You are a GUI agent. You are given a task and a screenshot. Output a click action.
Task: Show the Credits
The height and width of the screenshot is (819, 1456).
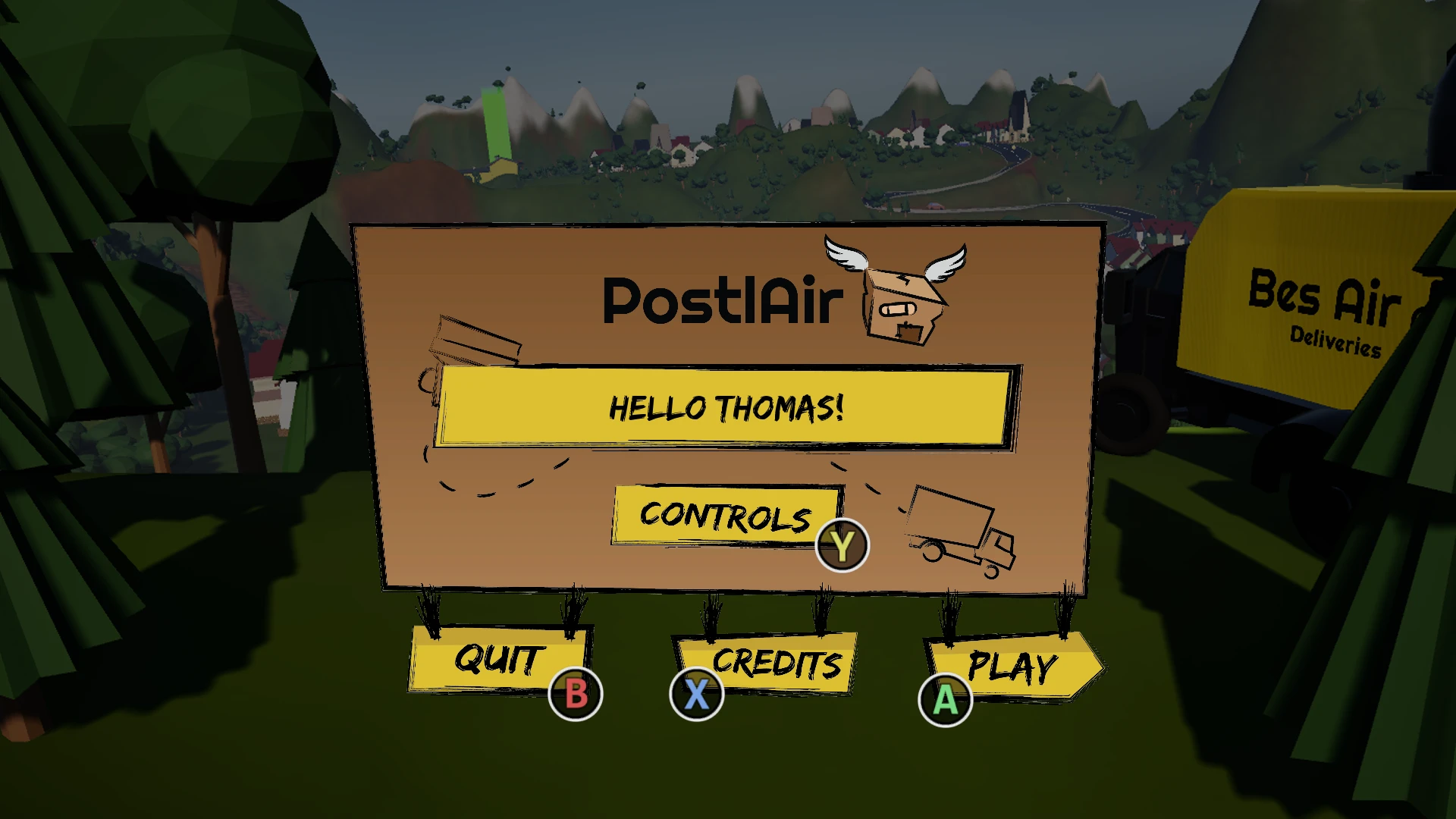(775, 663)
